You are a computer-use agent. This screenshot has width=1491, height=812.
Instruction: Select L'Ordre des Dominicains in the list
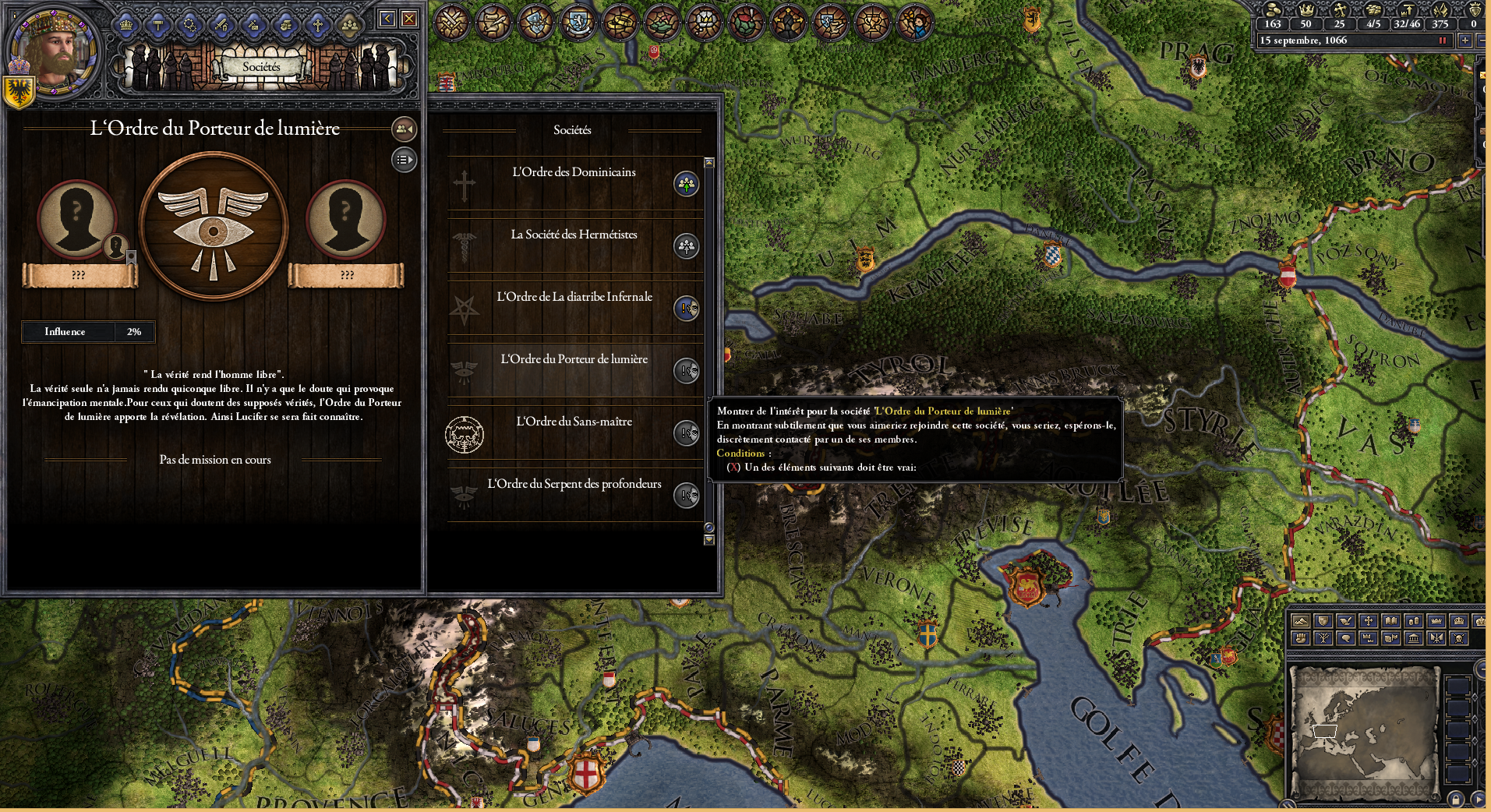[573, 172]
